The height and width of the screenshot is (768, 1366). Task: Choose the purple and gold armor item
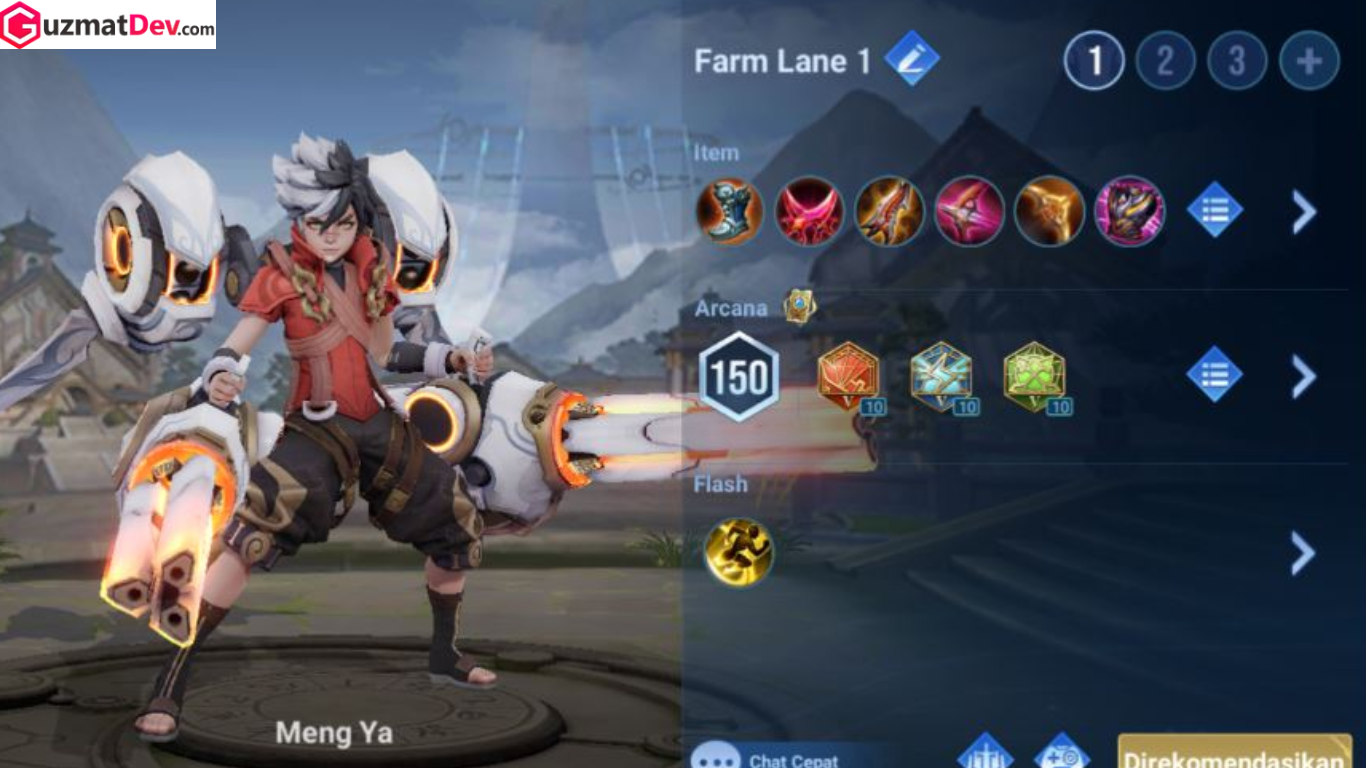tap(1129, 211)
